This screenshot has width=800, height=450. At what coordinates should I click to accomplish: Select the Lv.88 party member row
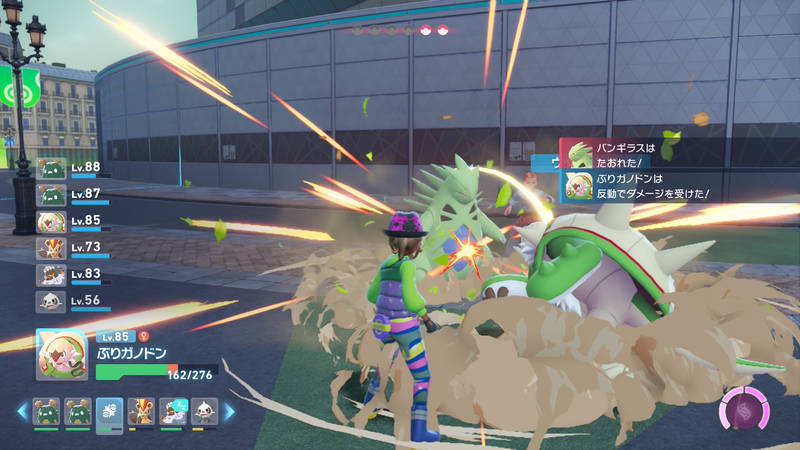coord(73,168)
